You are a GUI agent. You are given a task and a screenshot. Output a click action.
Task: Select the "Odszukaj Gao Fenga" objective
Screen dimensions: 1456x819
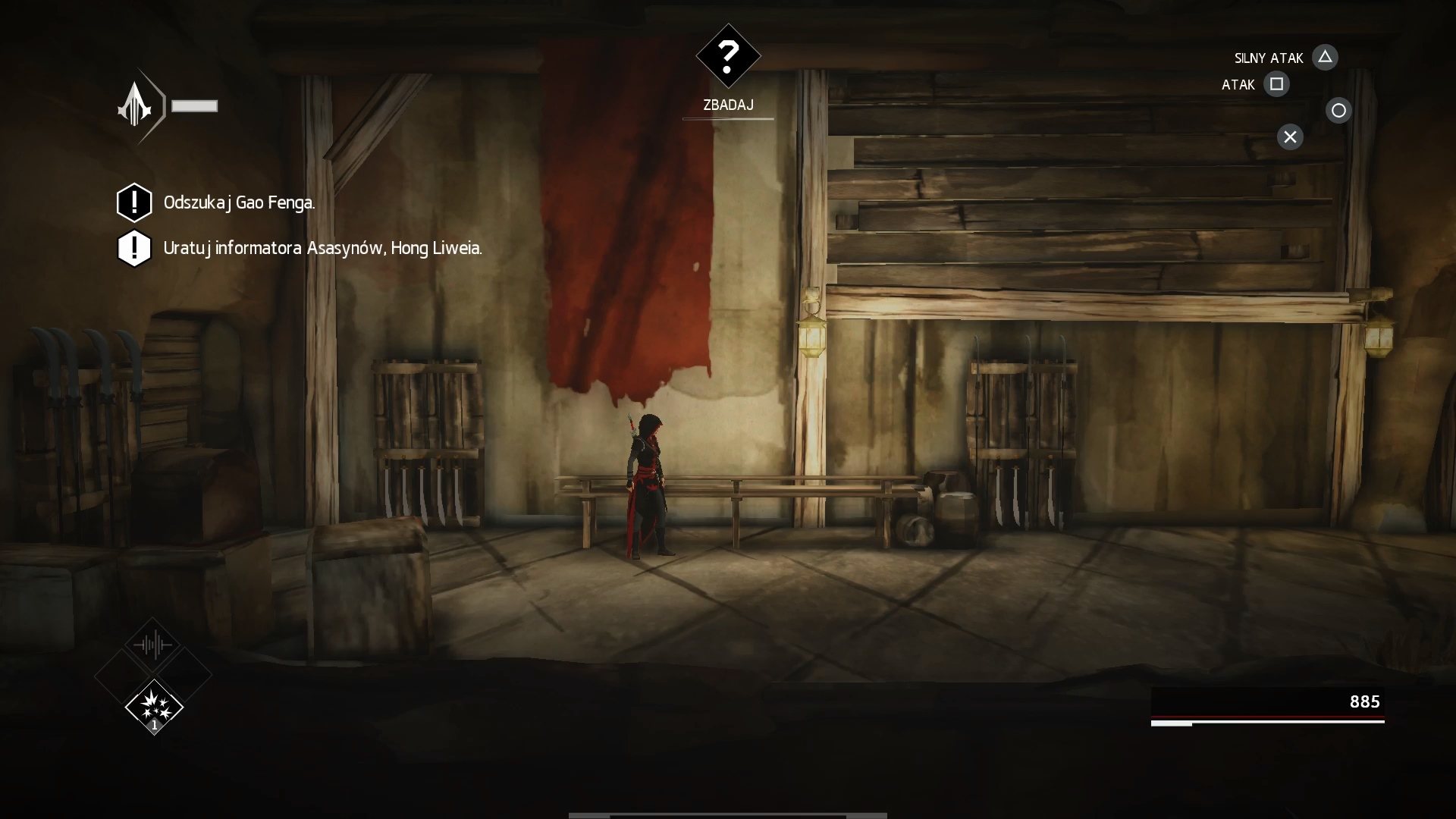point(239,202)
